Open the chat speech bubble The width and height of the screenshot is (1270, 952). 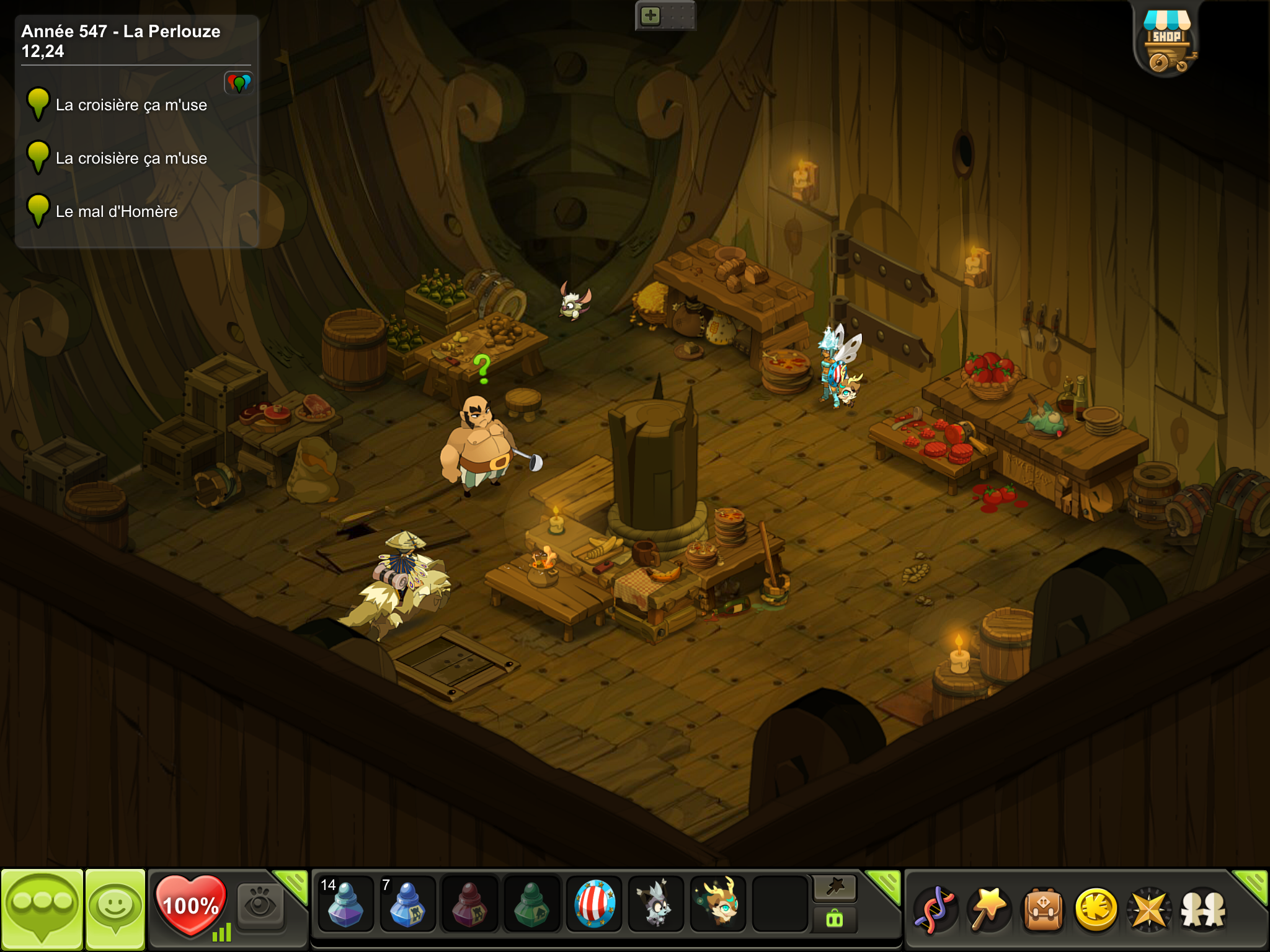[42, 909]
